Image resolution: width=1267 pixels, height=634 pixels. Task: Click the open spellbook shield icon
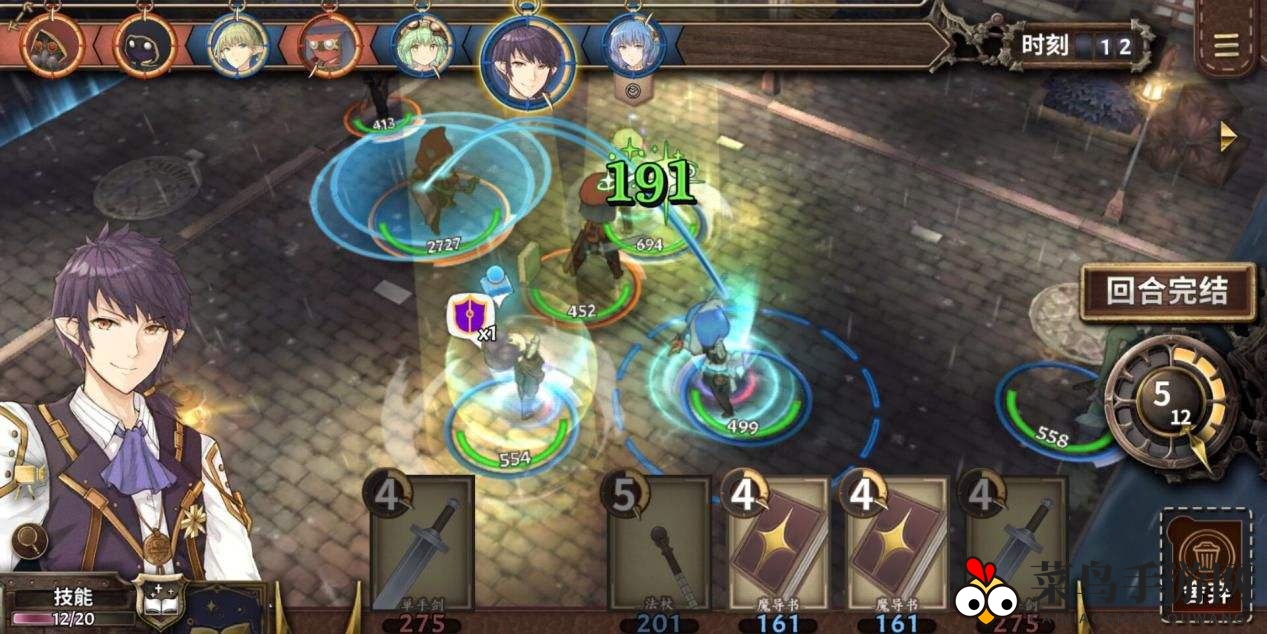pos(160,602)
